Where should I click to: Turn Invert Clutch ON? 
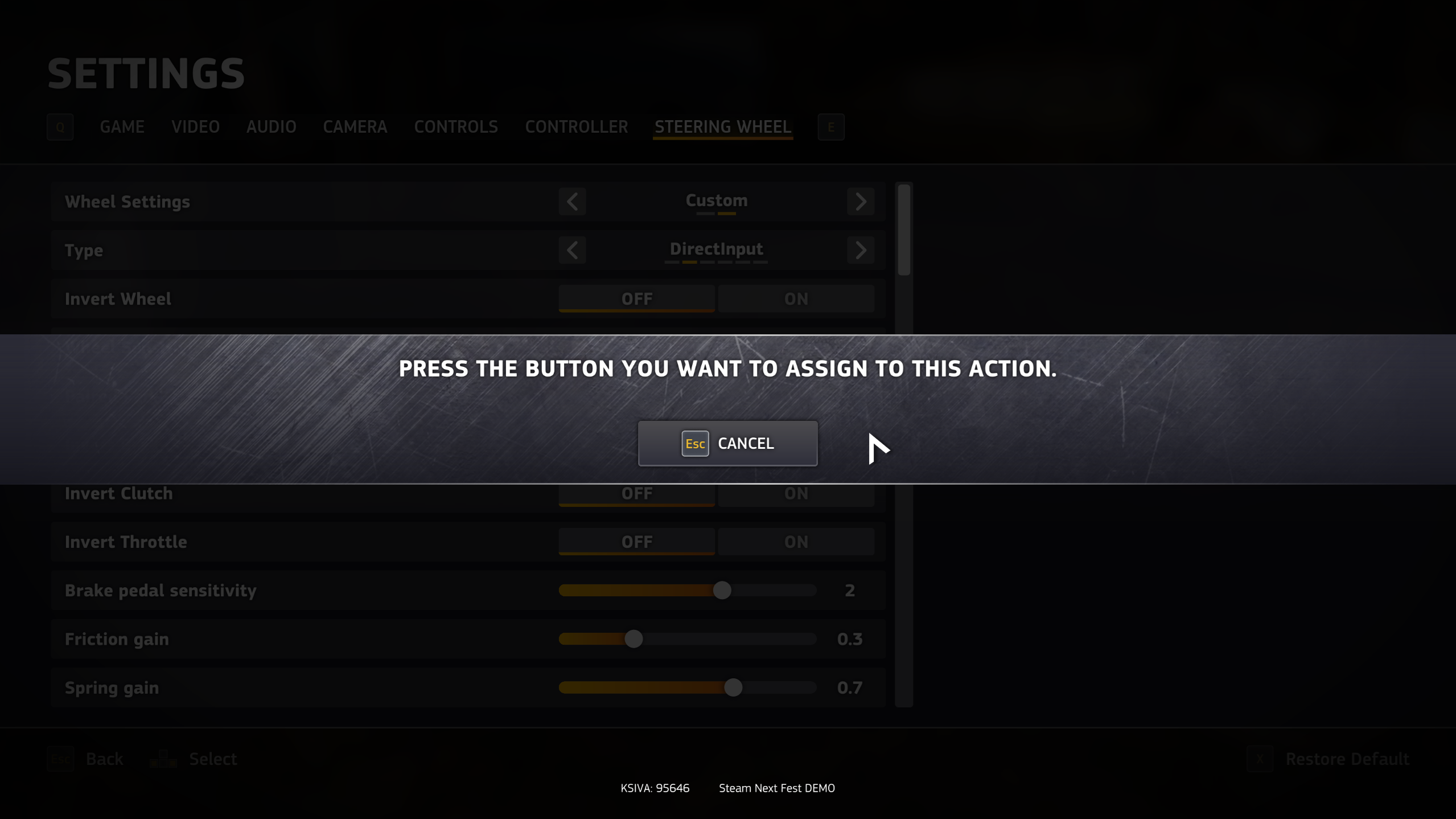796,493
